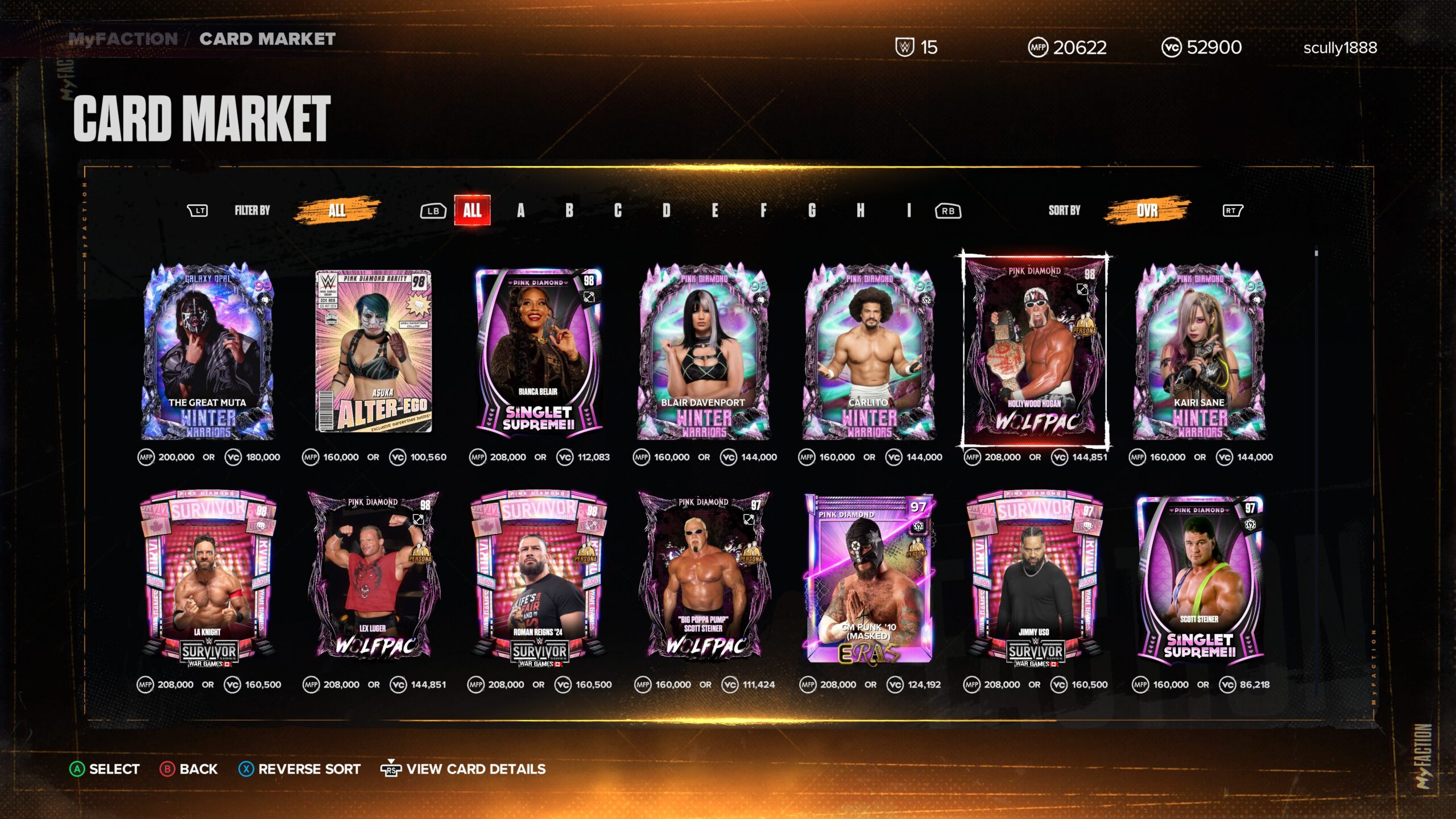This screenshot has height=819, width=1456.
Task: Open the Sort By OVR selector
Action: tap(1147, 210)
